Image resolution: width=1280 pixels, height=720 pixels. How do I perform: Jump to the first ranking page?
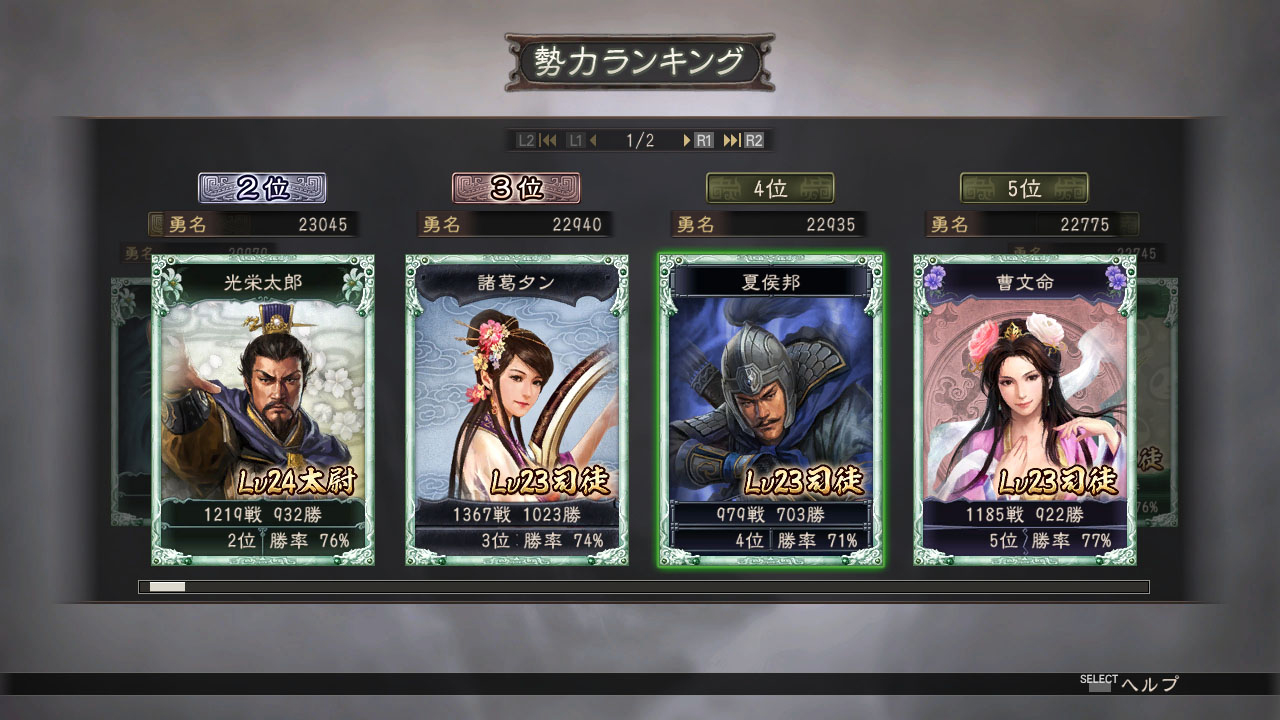[x=548, y=141]
